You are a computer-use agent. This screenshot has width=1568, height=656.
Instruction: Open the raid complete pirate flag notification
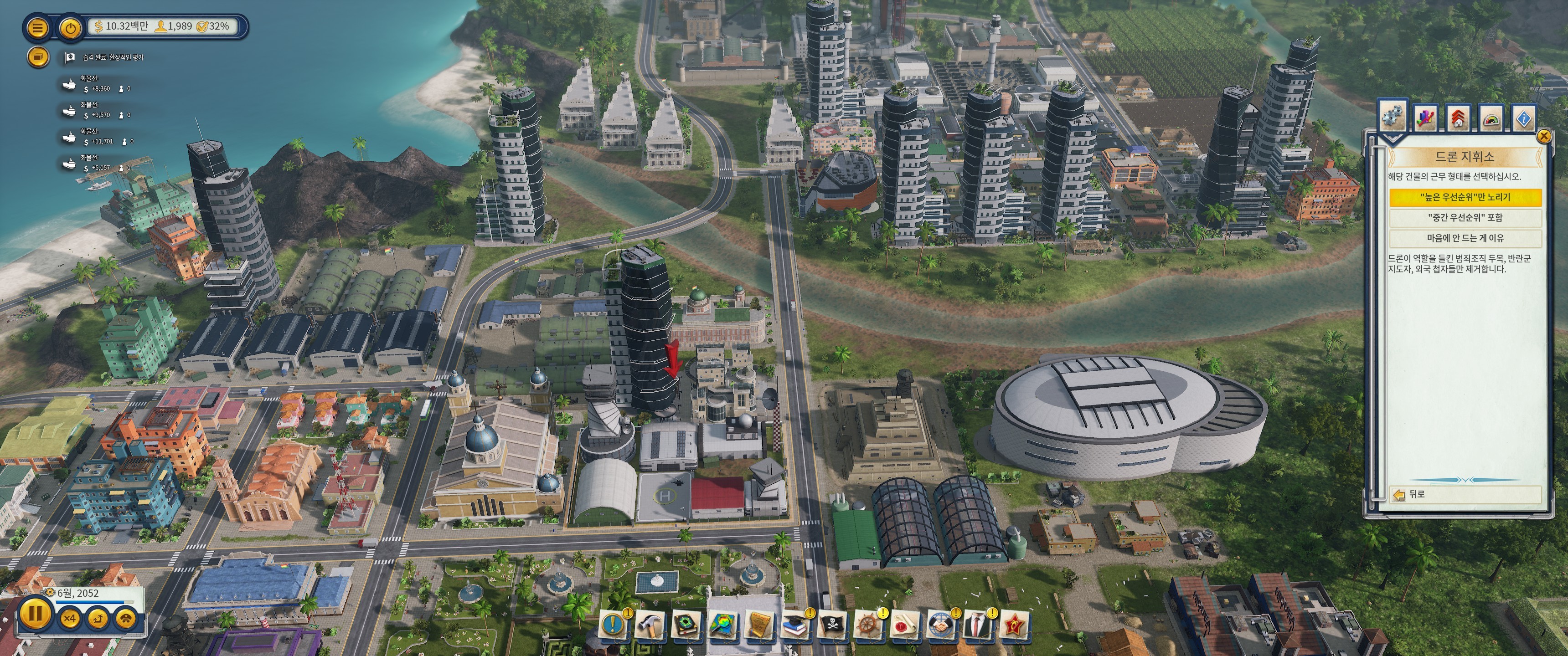[x=70, y=57]
